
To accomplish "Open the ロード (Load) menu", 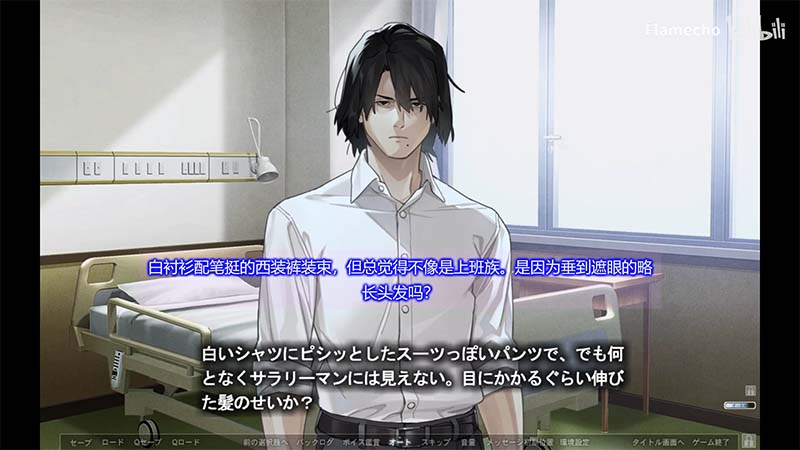I will [113, 441].
